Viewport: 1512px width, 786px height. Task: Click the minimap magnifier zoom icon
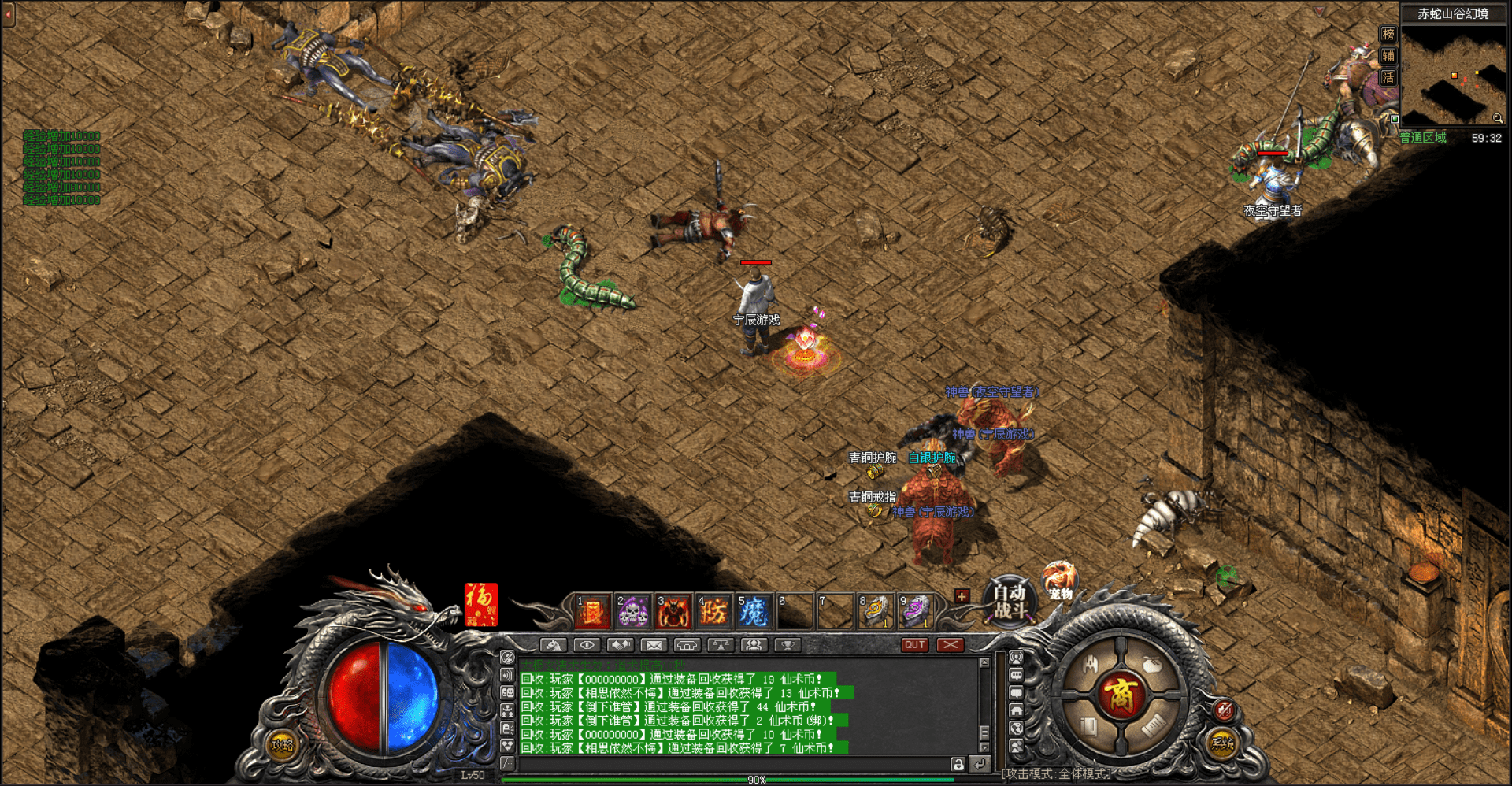point(1497,118)
